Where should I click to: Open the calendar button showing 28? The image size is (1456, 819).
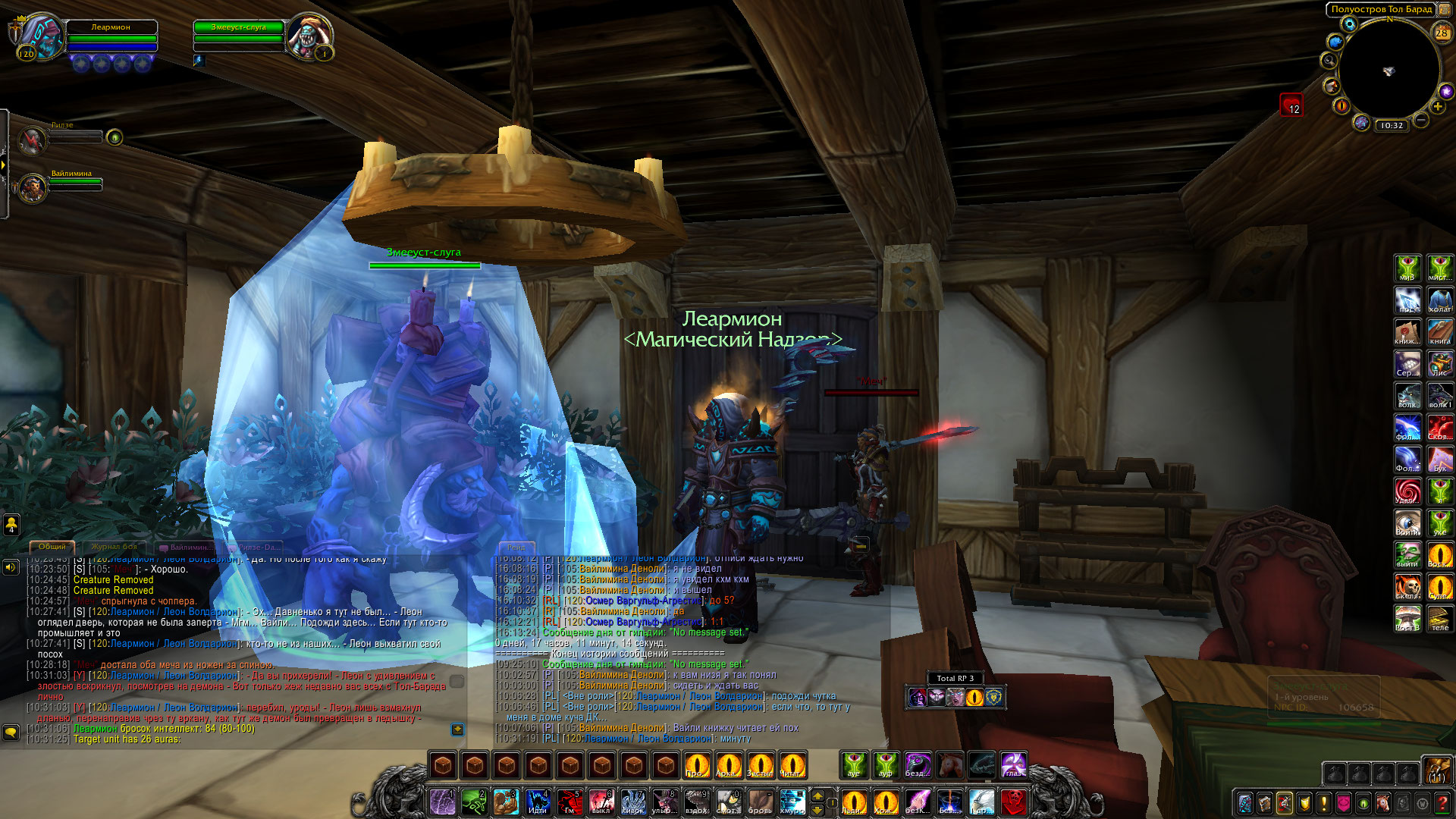click(1441, 33)
